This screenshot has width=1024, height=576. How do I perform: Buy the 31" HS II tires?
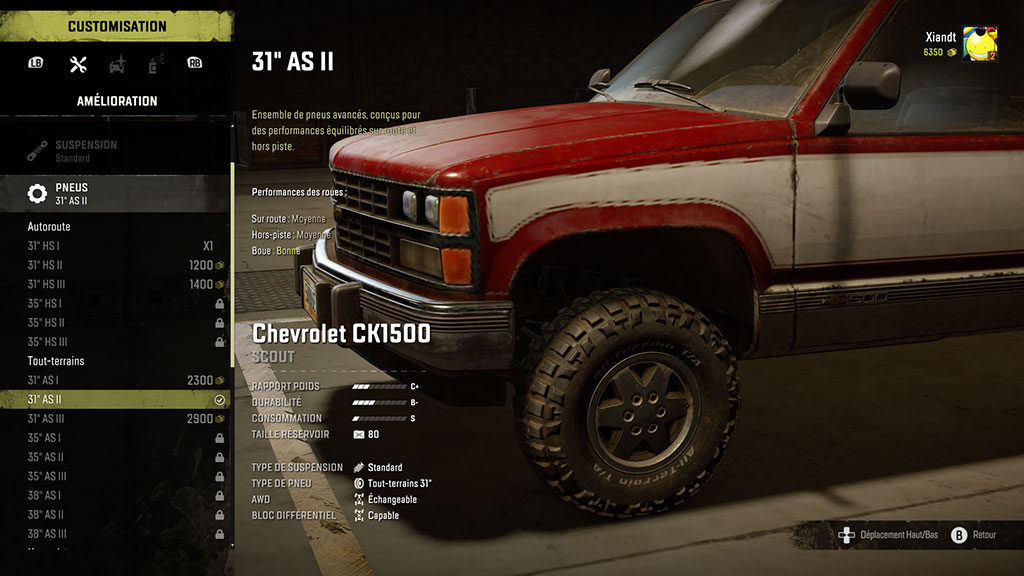click(x=120, y=265)
